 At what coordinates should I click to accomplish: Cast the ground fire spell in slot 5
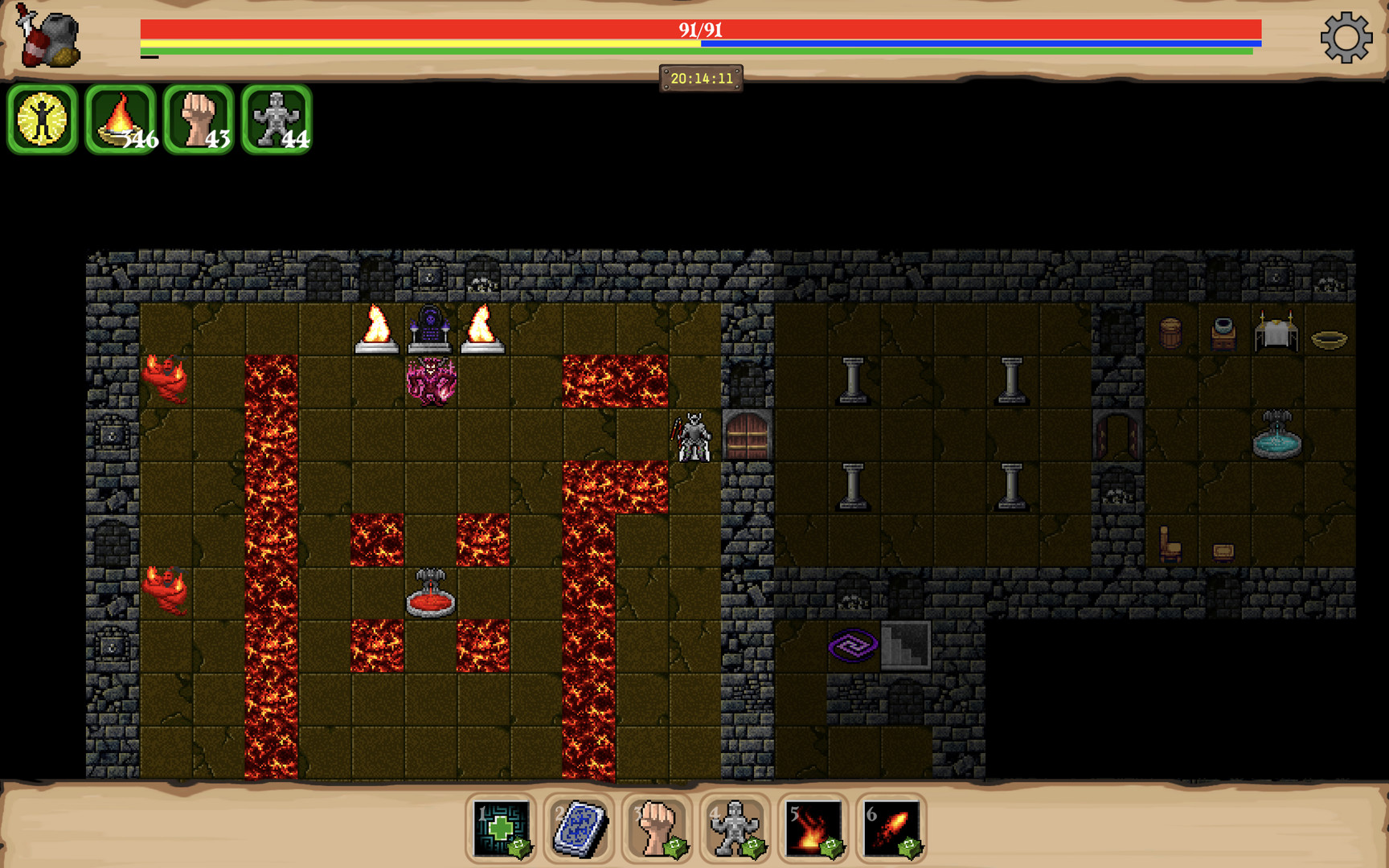813,828
